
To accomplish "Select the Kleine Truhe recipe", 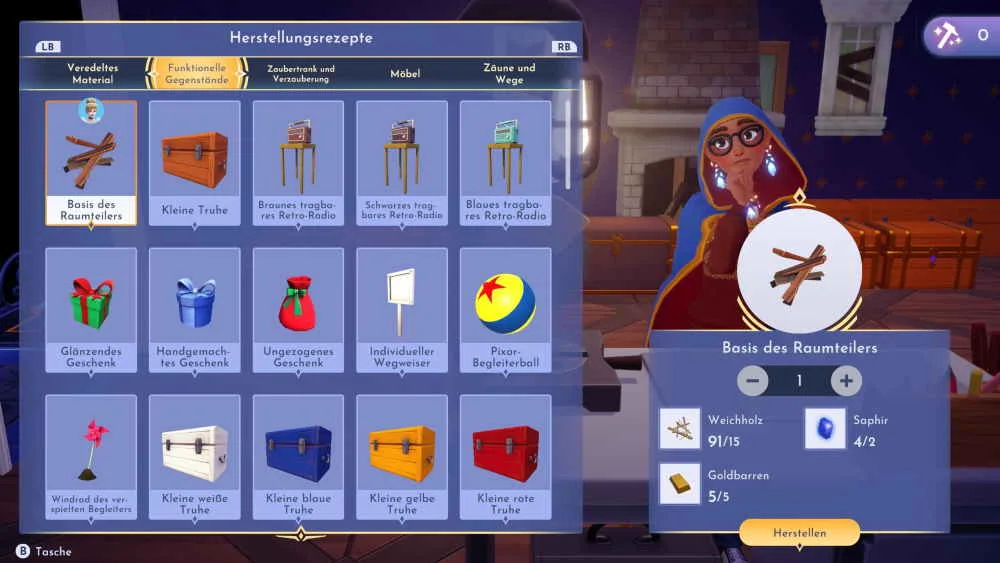I will point(195,162).
